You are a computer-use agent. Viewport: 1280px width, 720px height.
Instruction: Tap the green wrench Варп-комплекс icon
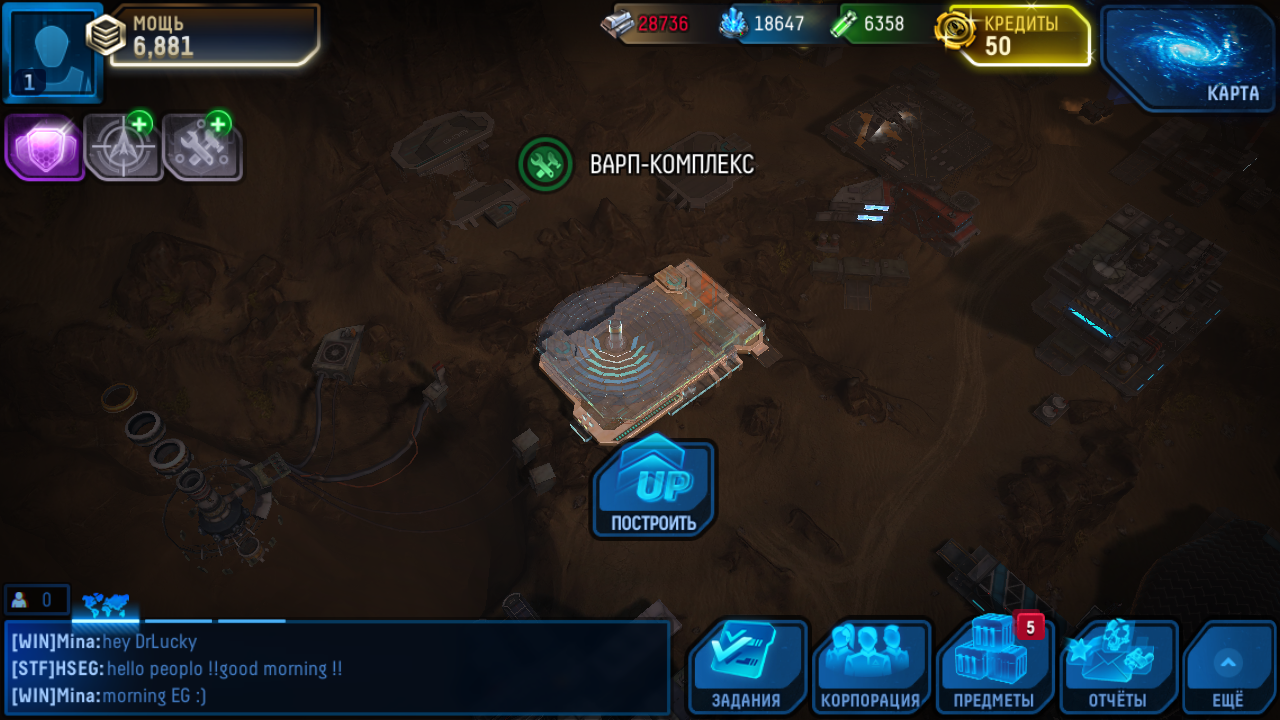[545, 165]
